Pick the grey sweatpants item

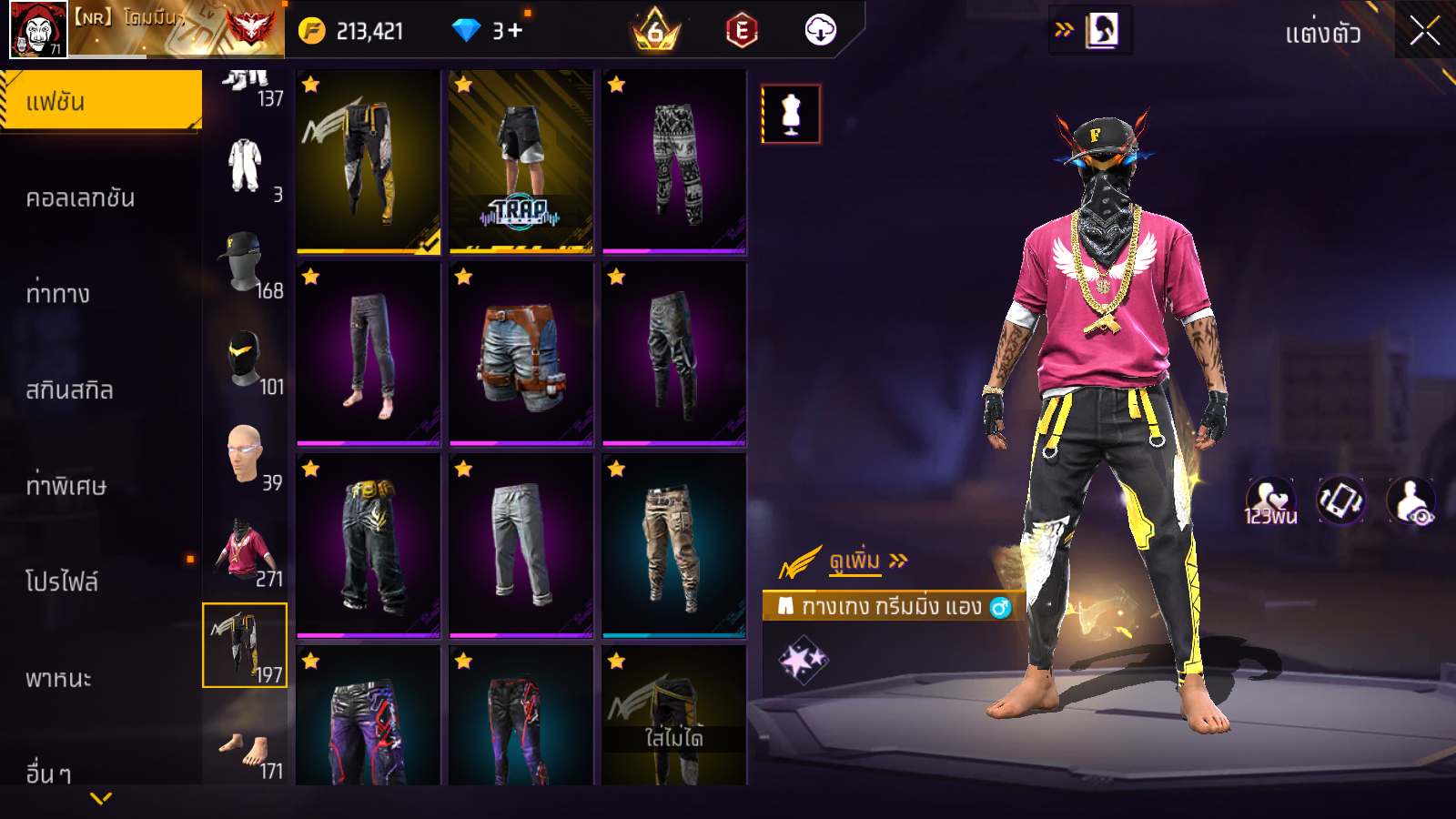click(521, 545)
